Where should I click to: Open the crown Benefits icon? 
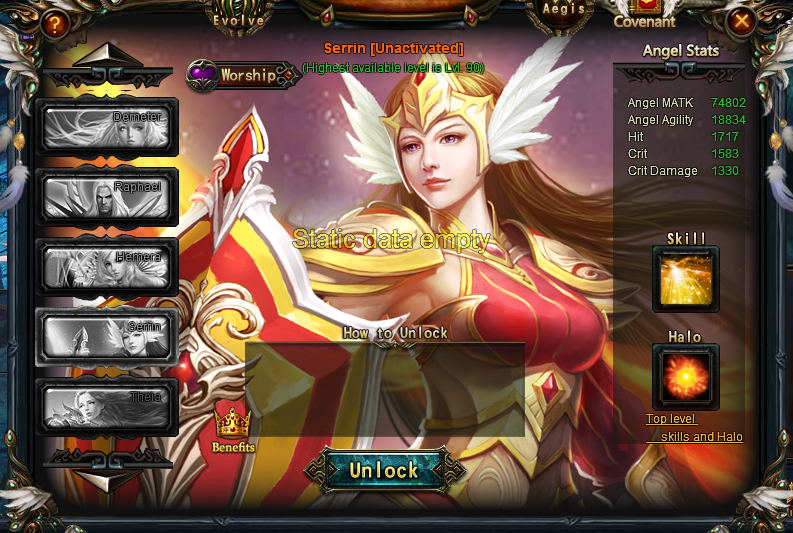[x=233, y=429]
